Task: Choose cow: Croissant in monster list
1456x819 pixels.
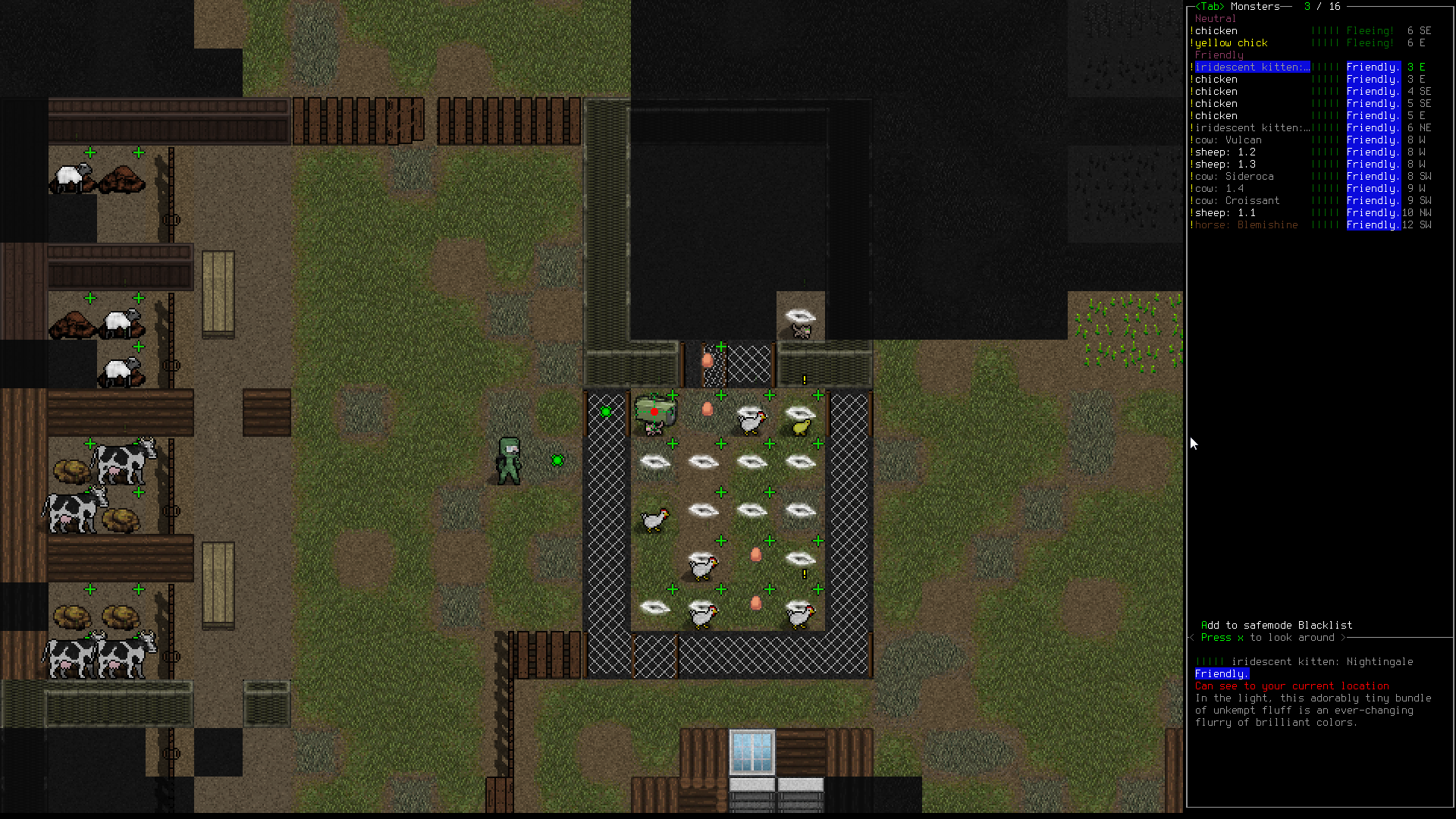Action: 1237,201
